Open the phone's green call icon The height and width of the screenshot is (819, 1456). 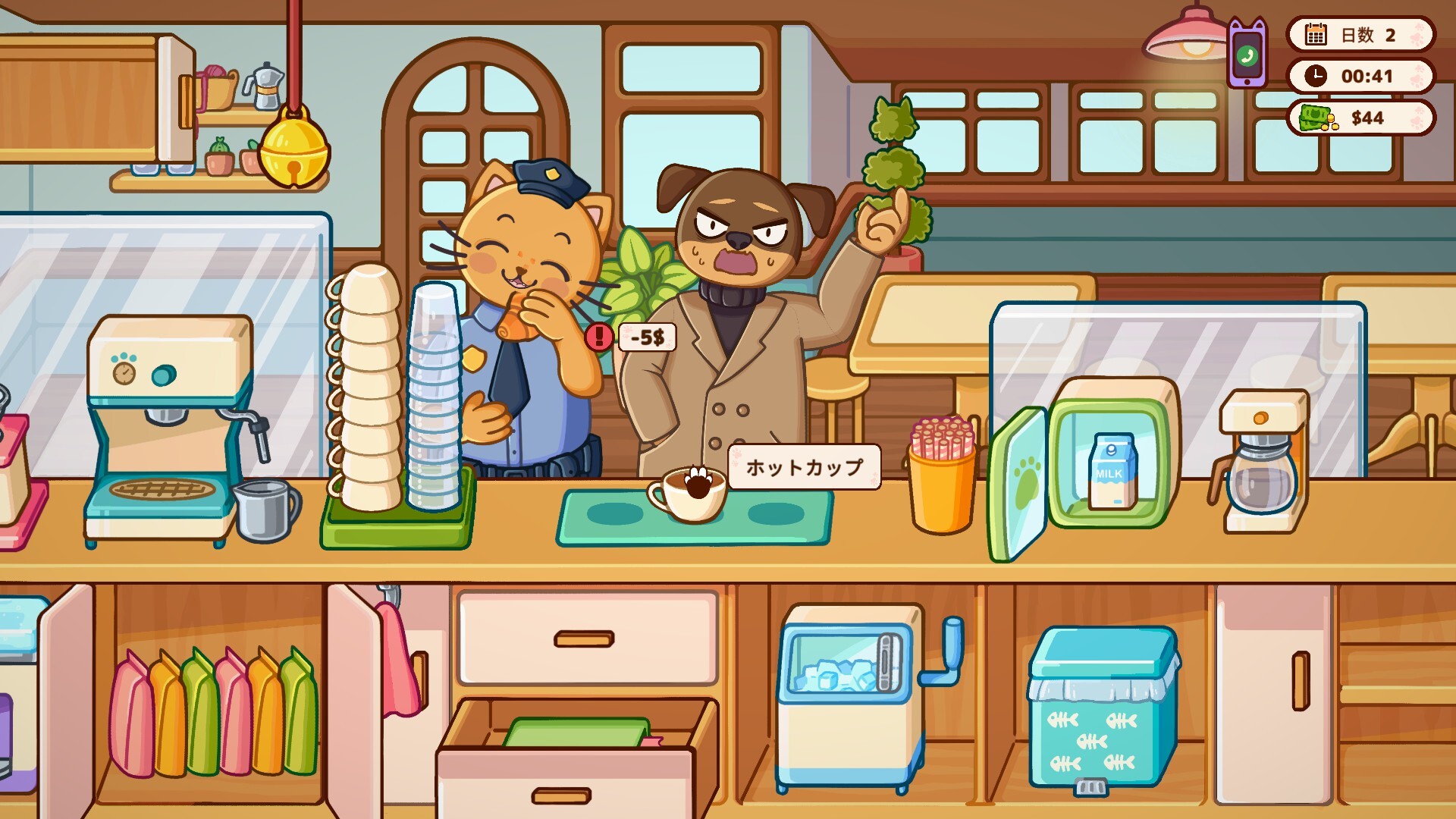click(x=1247, y=57)
